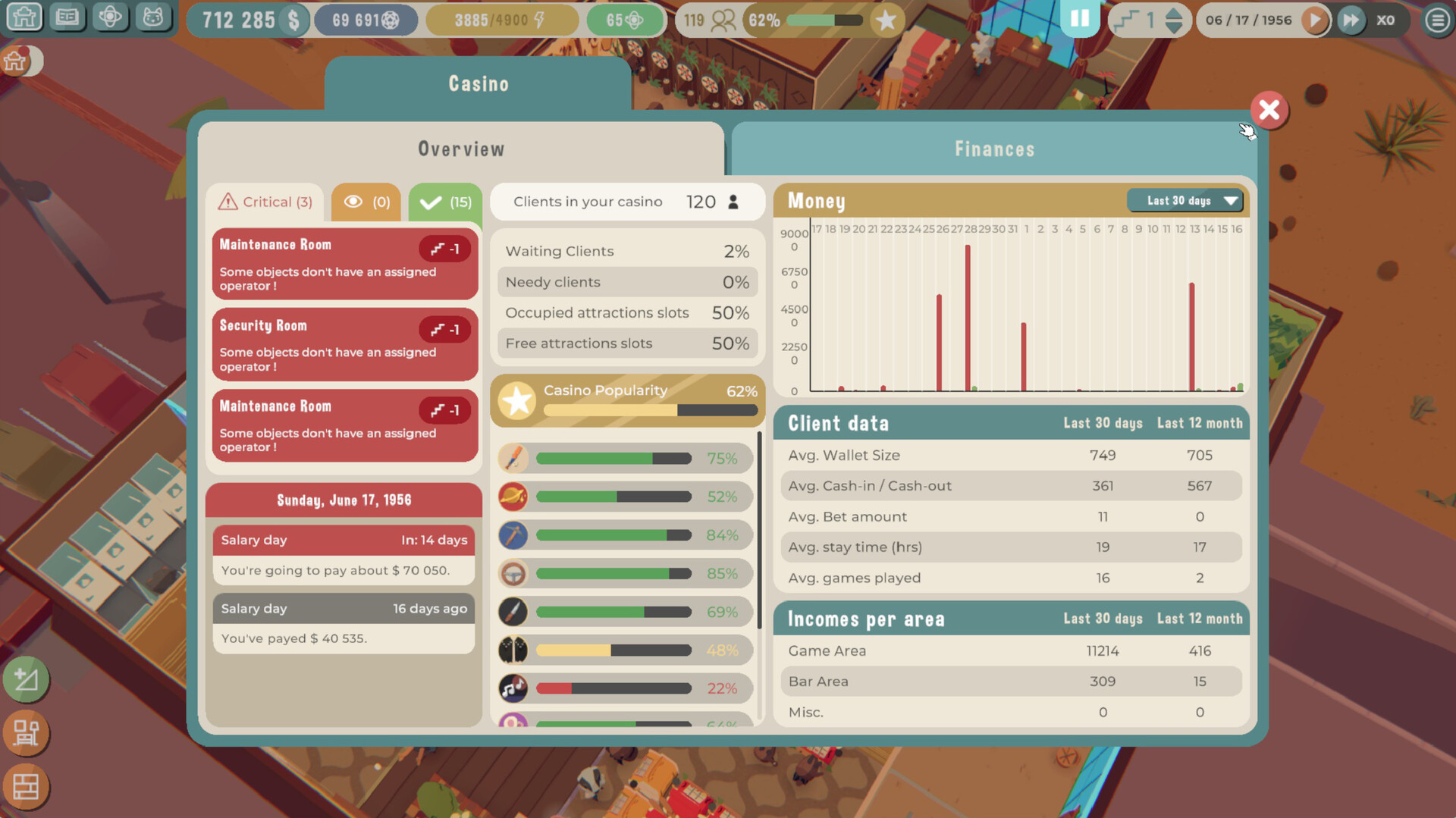Open the Last 30 days dropdown in Money panel
This screenshot has height=818, width=1456.
pos(1185,200)
